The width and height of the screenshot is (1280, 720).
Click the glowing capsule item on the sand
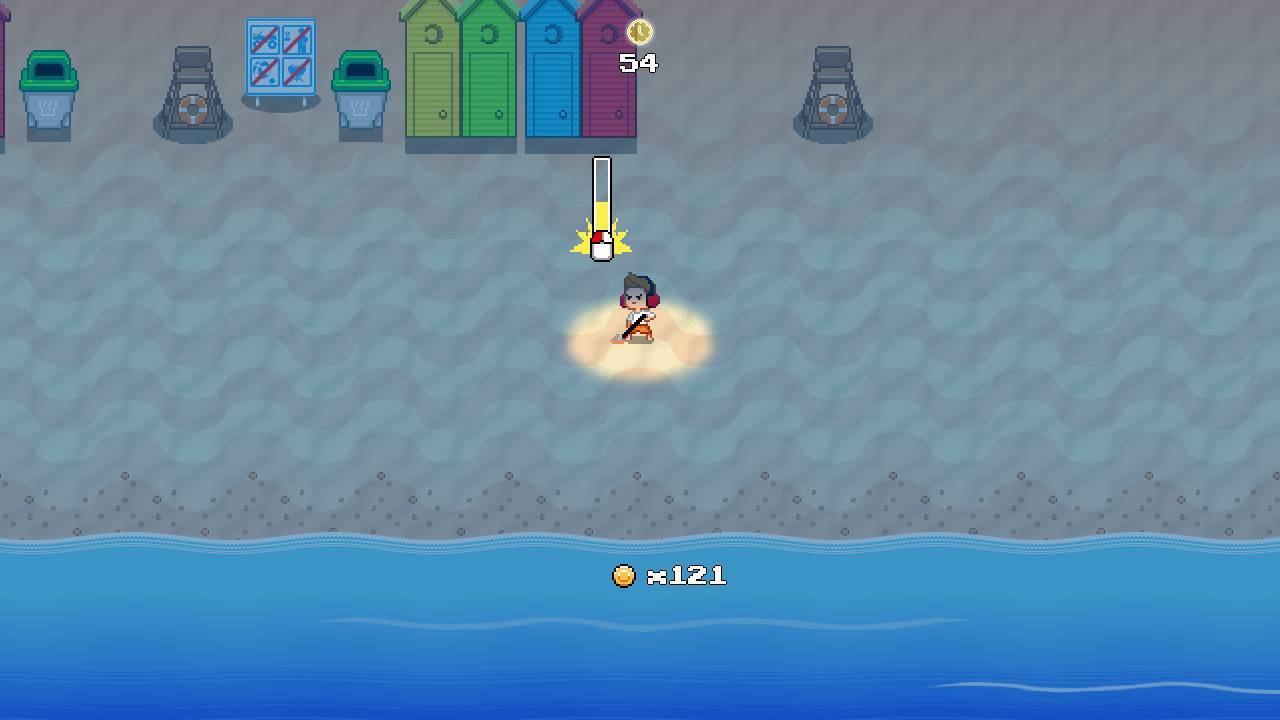tap(601, 245)
